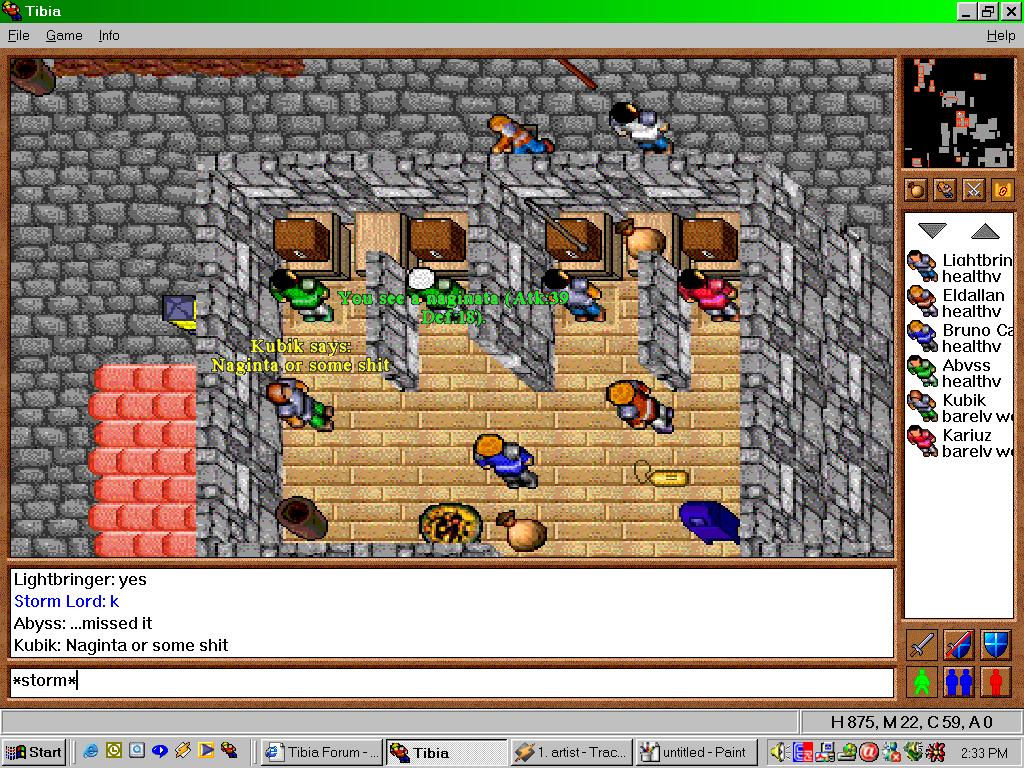Click the yellow spell scroll icon
1024x768 pixels.
point(1001,189)
